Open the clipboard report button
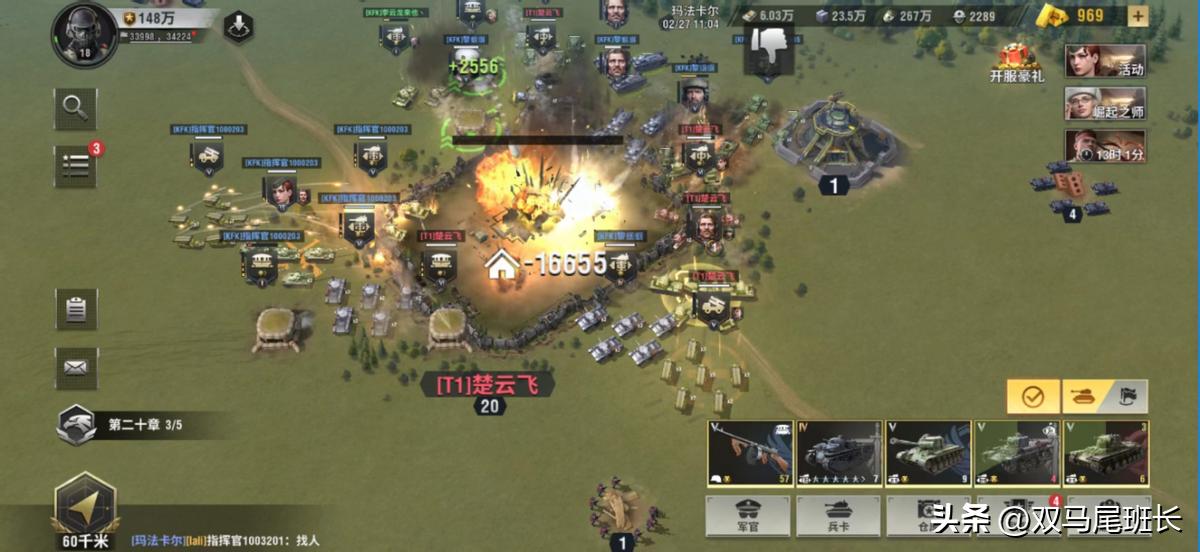The width and height of the screenshot is (1200, 552). (76, 309)
